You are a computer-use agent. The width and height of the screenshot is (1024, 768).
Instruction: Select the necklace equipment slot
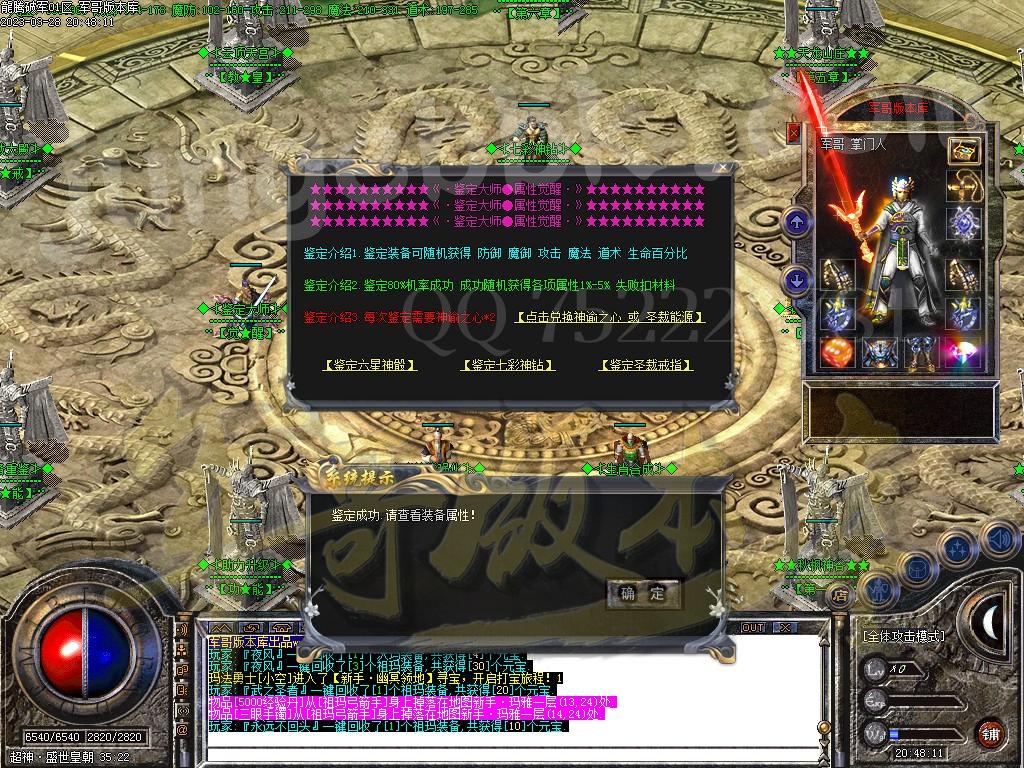point(964,186)
